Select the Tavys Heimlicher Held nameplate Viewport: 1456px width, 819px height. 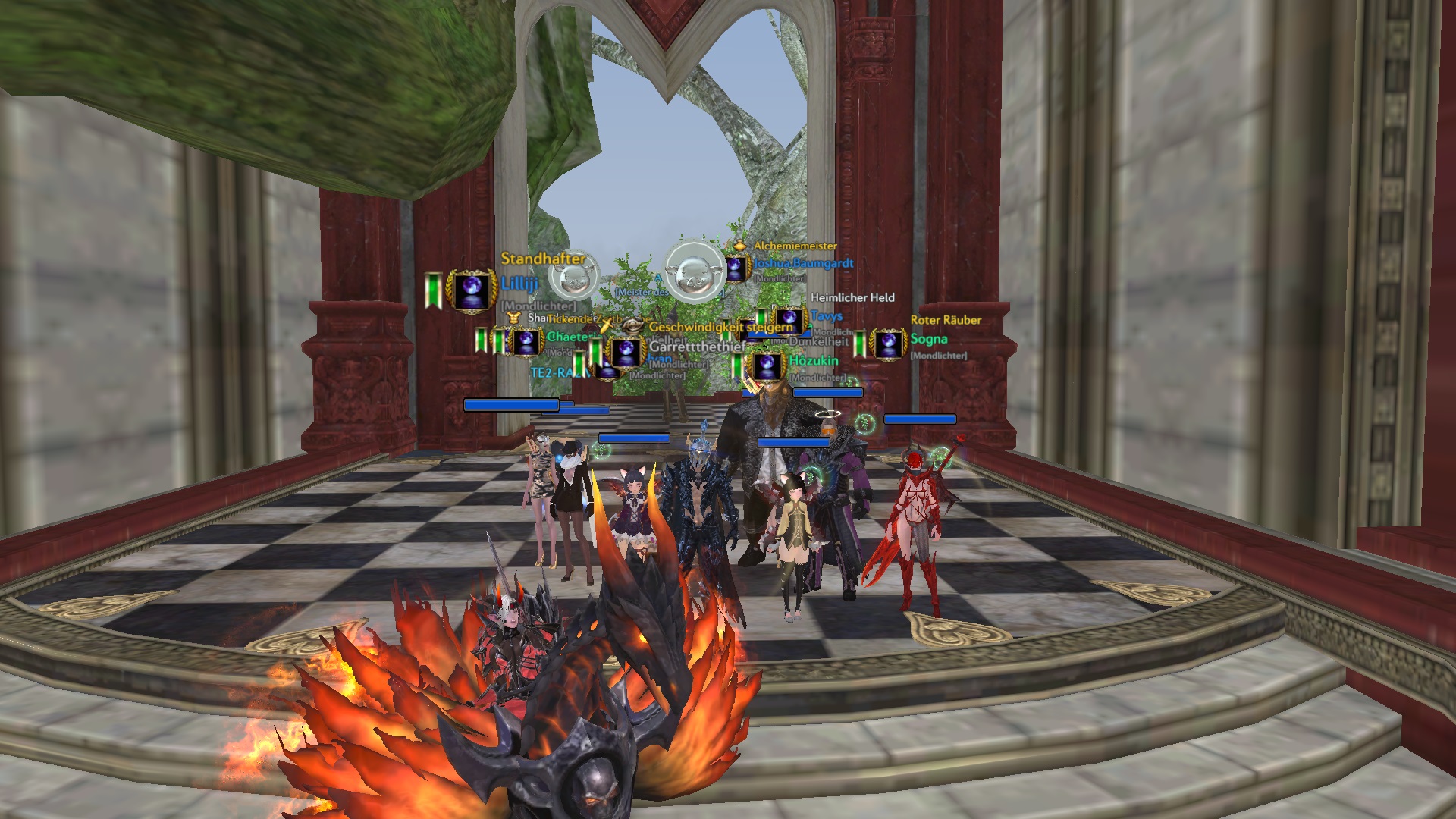826,315
